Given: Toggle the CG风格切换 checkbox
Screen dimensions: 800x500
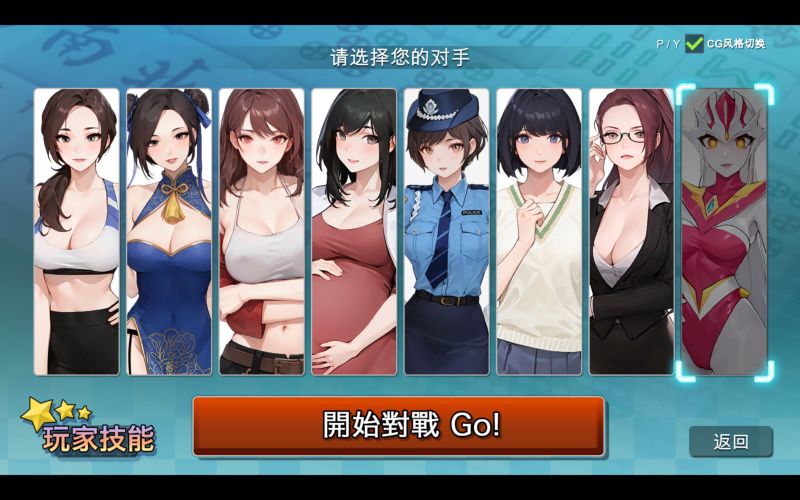Looking at the screenshot, I should tap(694, 43).
